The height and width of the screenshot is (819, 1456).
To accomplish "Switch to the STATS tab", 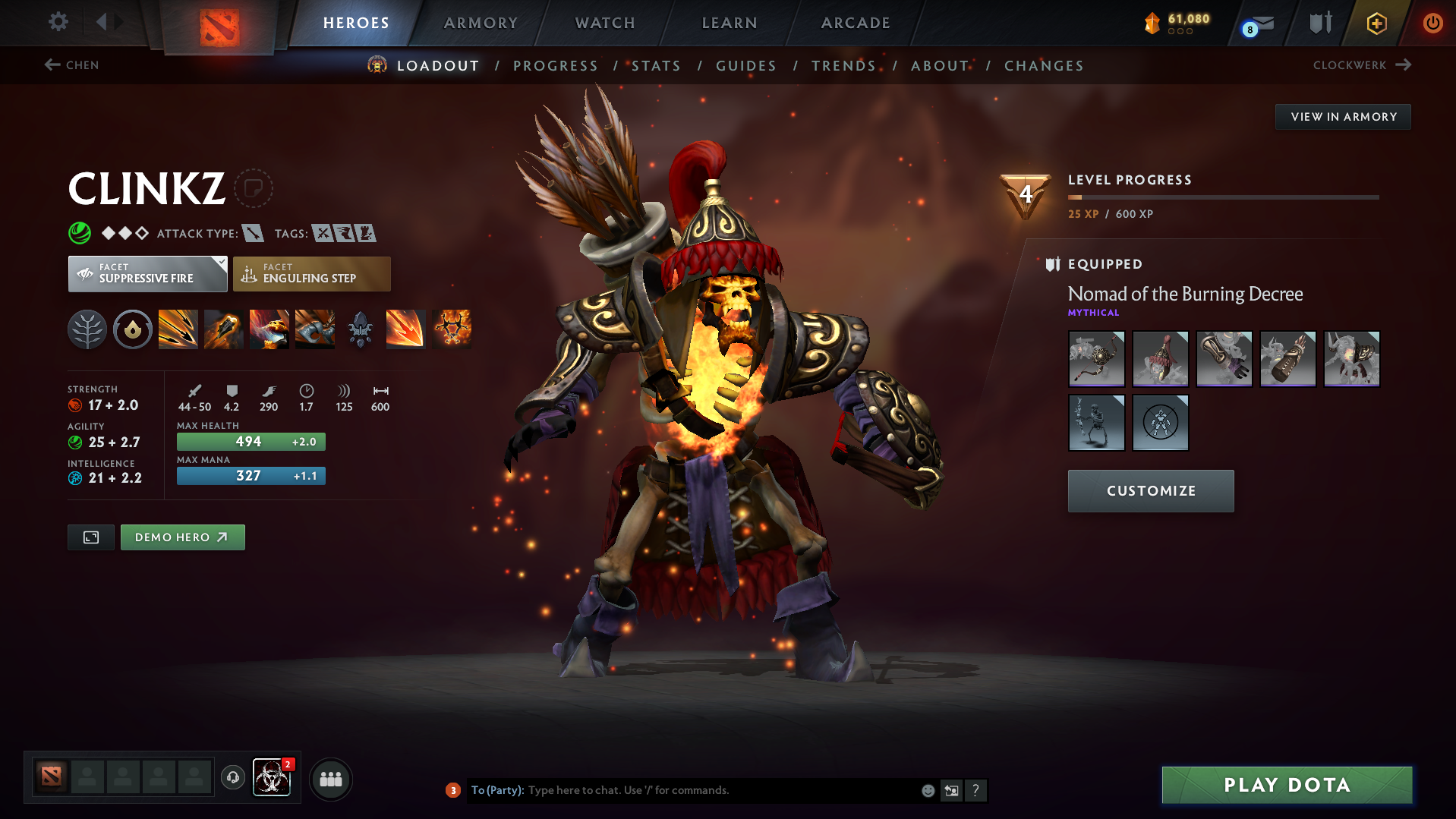I will (x=656, y=66).
